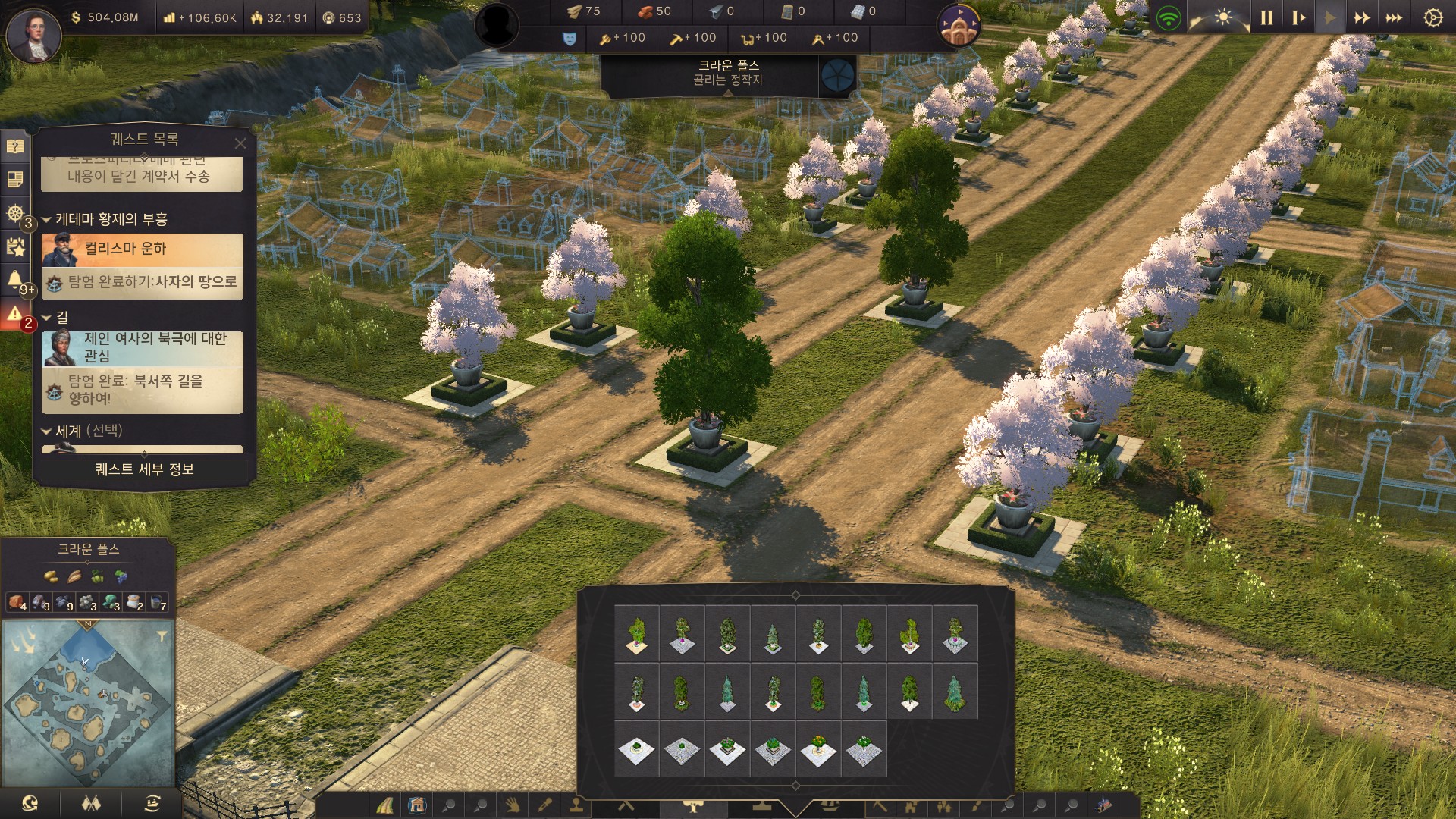
Task: Open the gear options menu
Action: pyautogui.click(x=1432, y=17)
